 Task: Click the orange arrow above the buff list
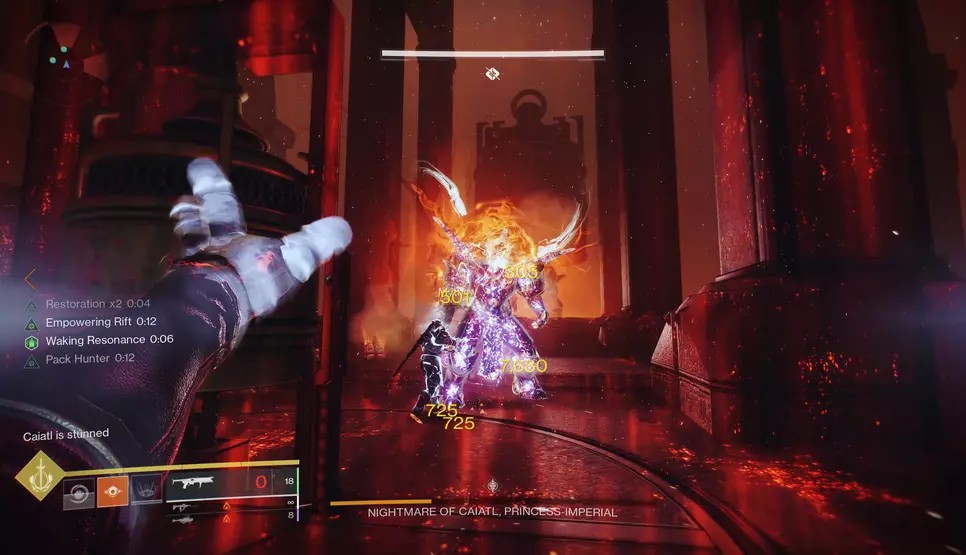pos(30,278)
